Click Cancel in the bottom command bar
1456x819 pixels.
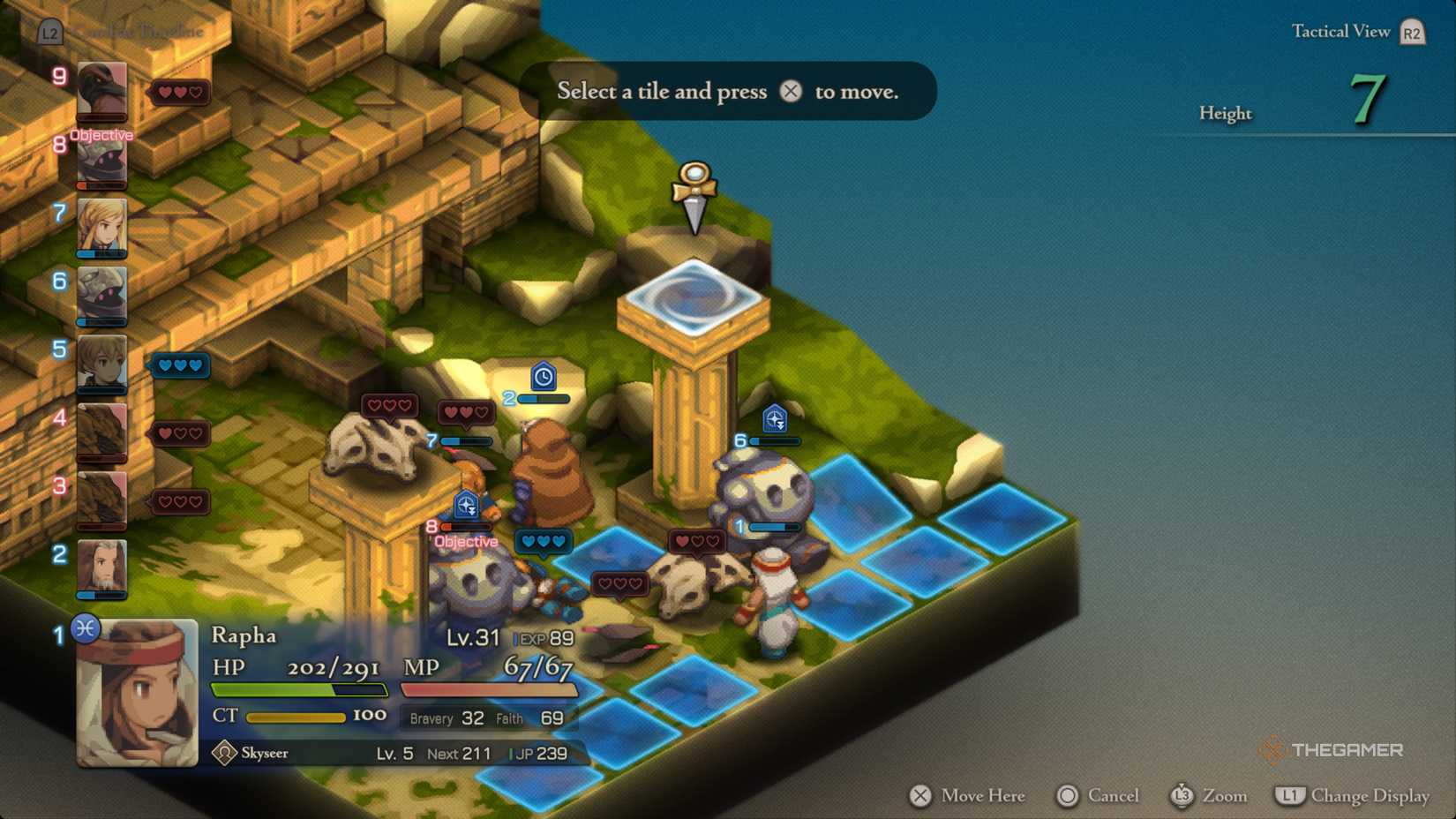point(1097,795)
